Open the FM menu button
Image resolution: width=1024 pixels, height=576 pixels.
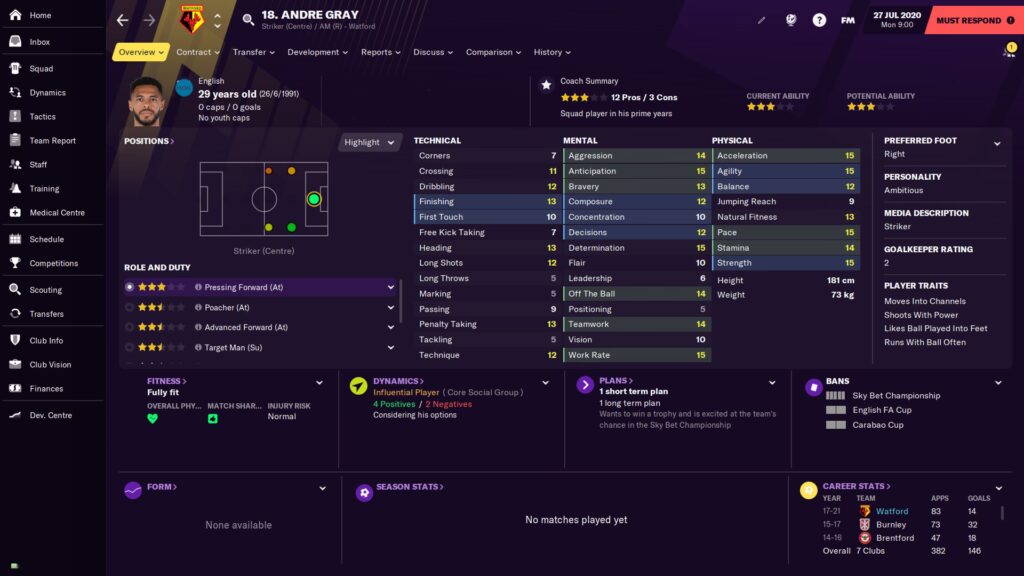pos(848,20)
